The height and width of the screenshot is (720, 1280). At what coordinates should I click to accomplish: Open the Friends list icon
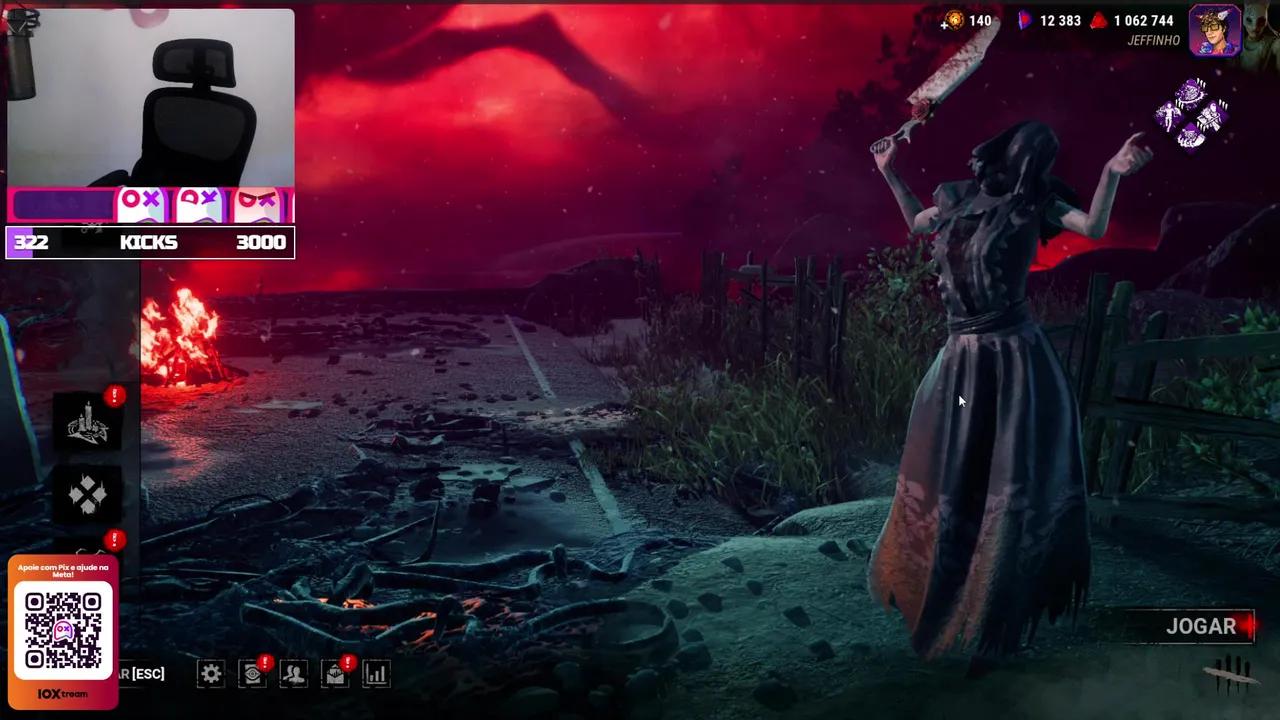(x=293, y=673)
